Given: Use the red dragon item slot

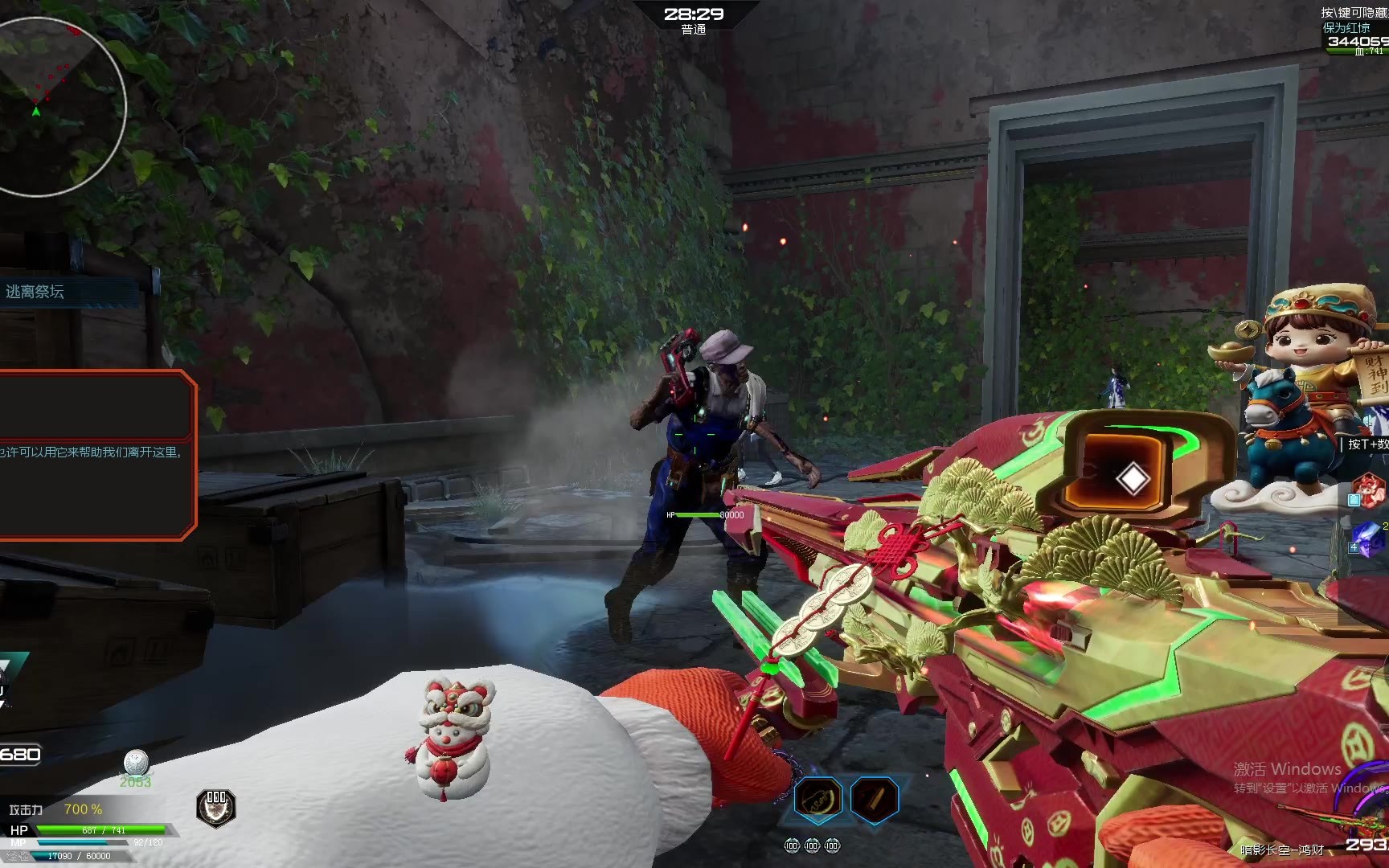Looking at the screenshot, I should click(1369, 490).
